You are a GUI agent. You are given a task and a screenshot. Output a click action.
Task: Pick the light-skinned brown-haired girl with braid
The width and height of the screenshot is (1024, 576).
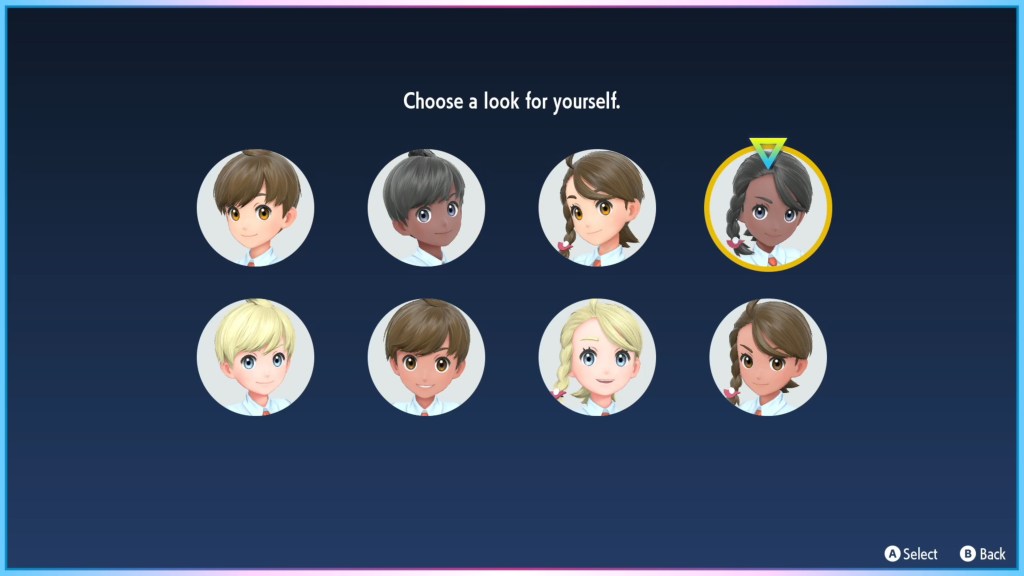click(597, 208)
